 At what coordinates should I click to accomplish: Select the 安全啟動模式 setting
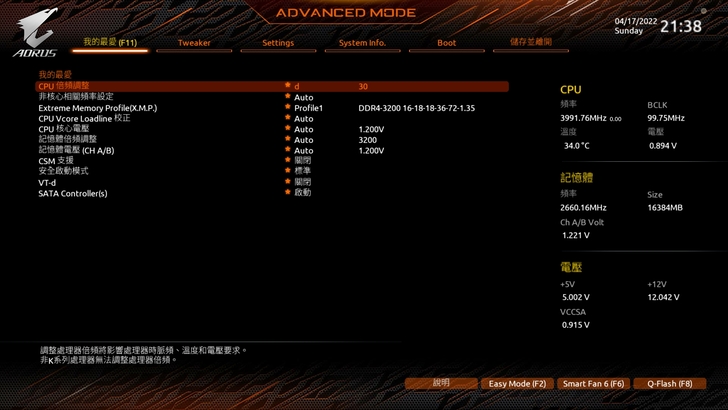point(64,172)
